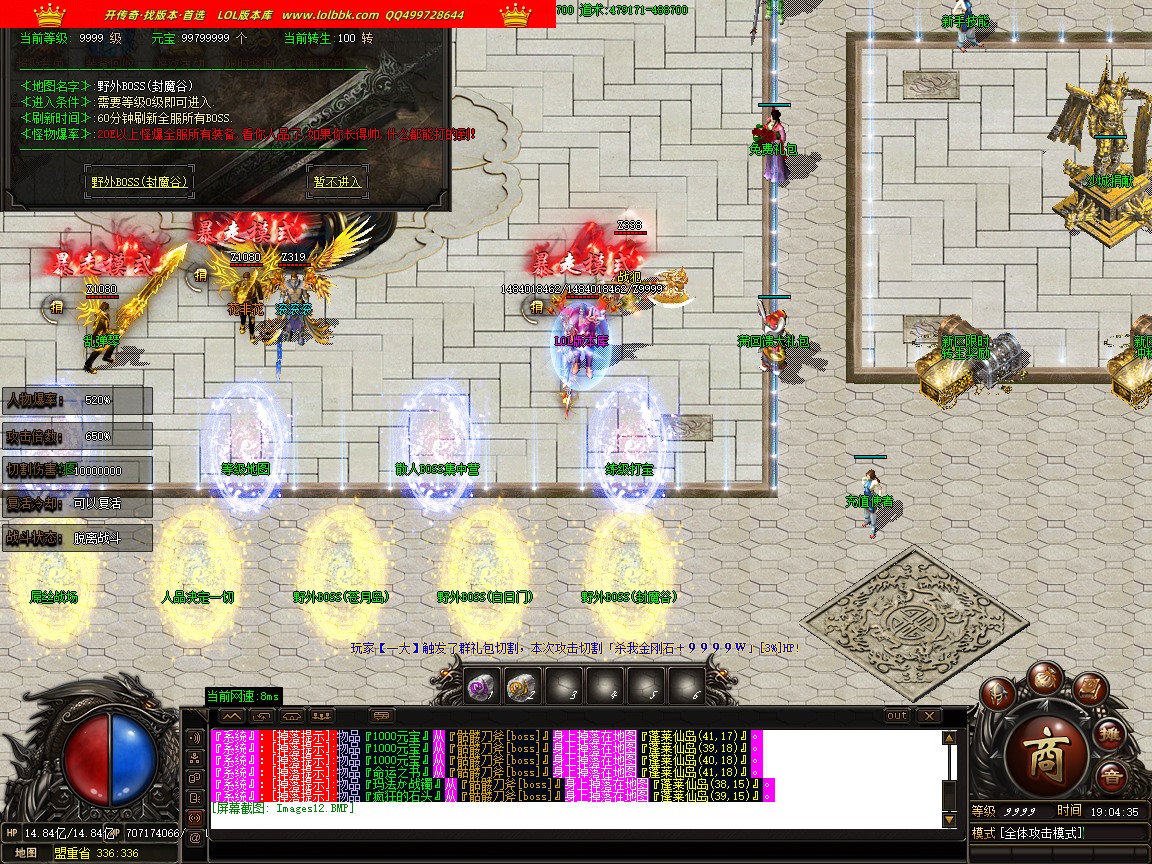Click the down arrow on chat scrollbar
Image resolution: width=1152 pixels, height=864 pixels.
949,820
